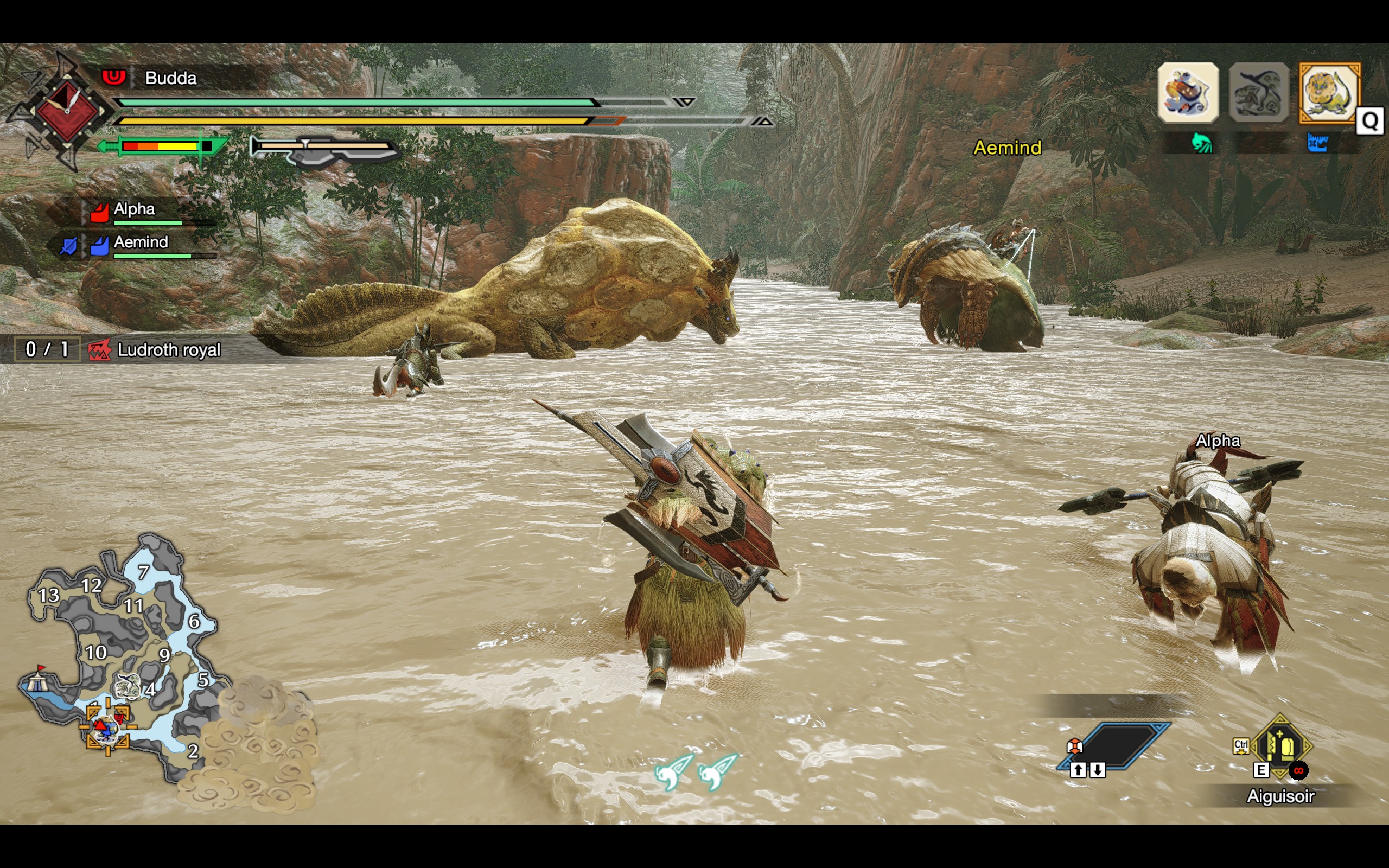1389x868 pixels.
Task: Open the Ludroth royal quest objective
Action: point(168,349)
